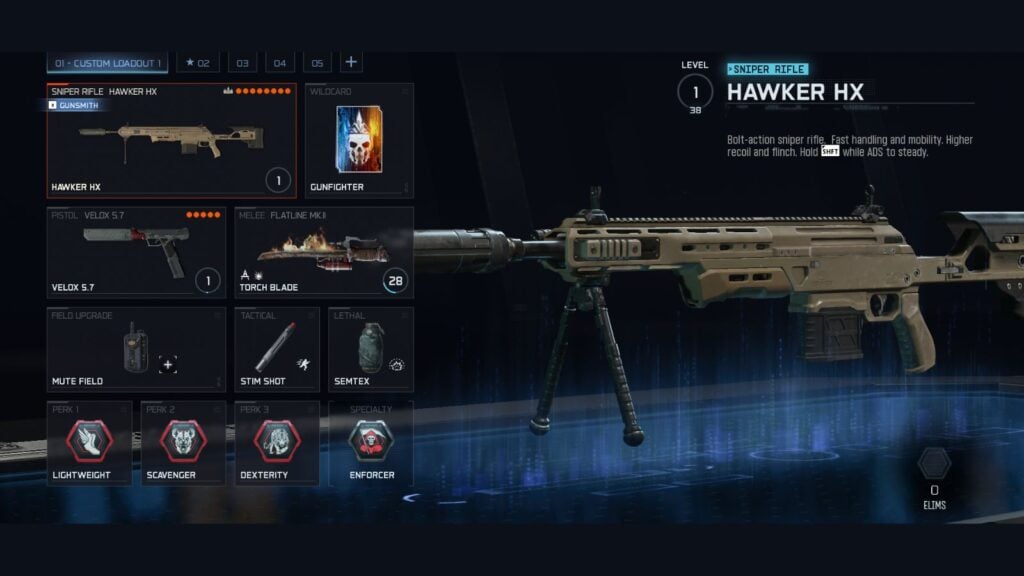
Task: Open the Mute Field field upgrade slot
Action: pyautogui.click(x=136, y=349)
